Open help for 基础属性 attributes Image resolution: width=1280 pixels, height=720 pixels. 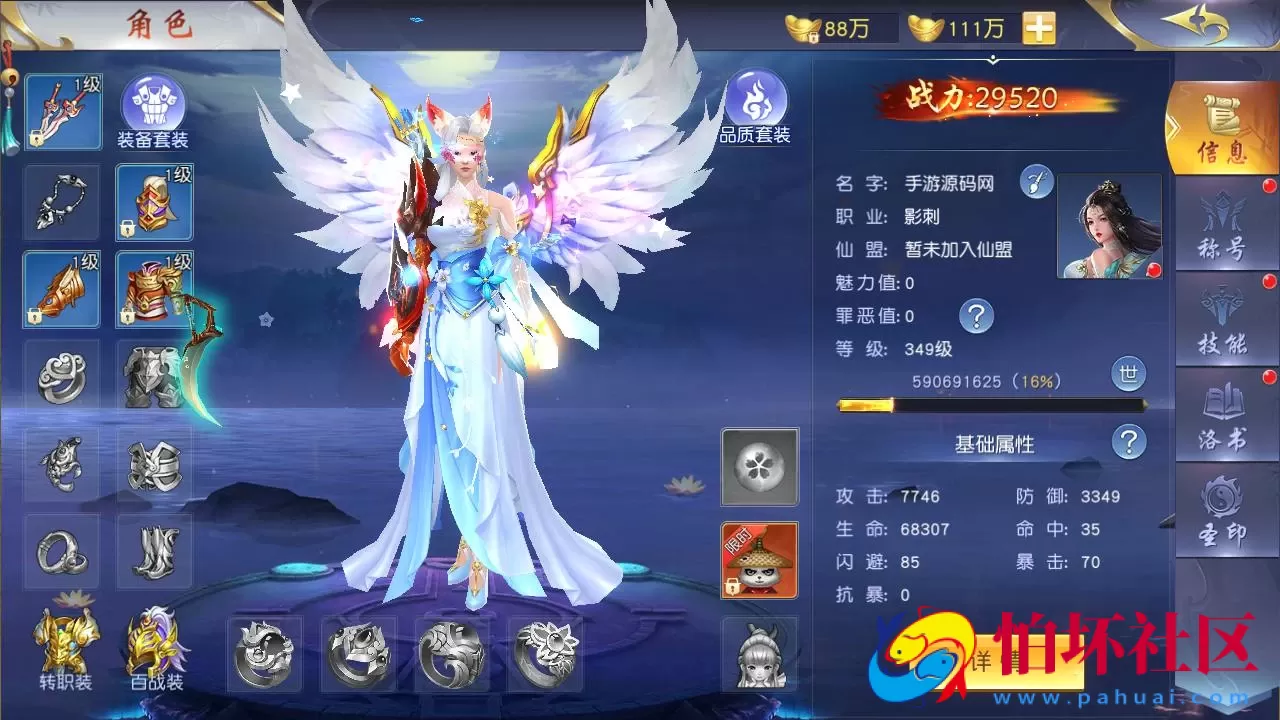1129,443
